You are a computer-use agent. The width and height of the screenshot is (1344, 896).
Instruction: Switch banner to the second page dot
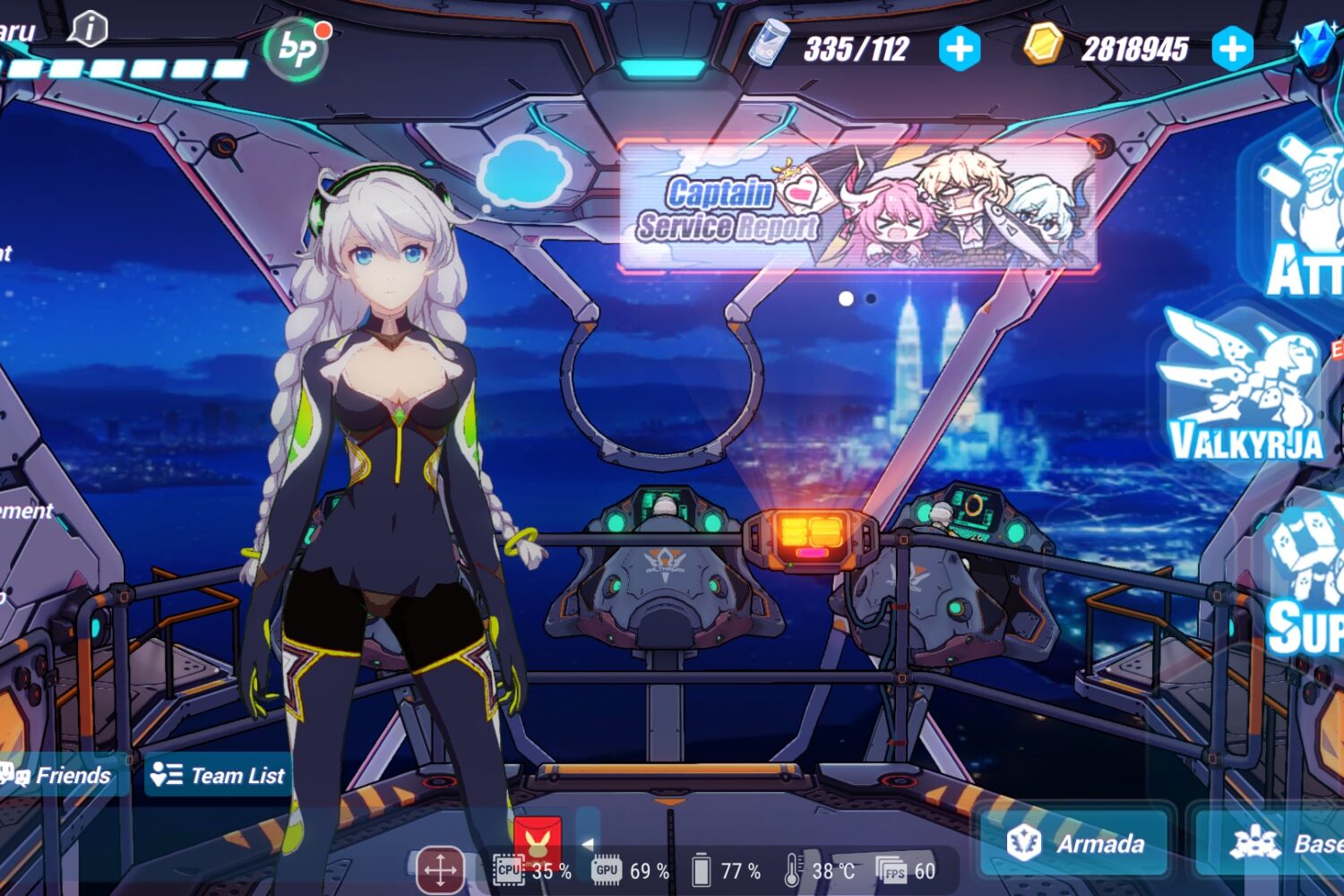click(x=871, y=298)
